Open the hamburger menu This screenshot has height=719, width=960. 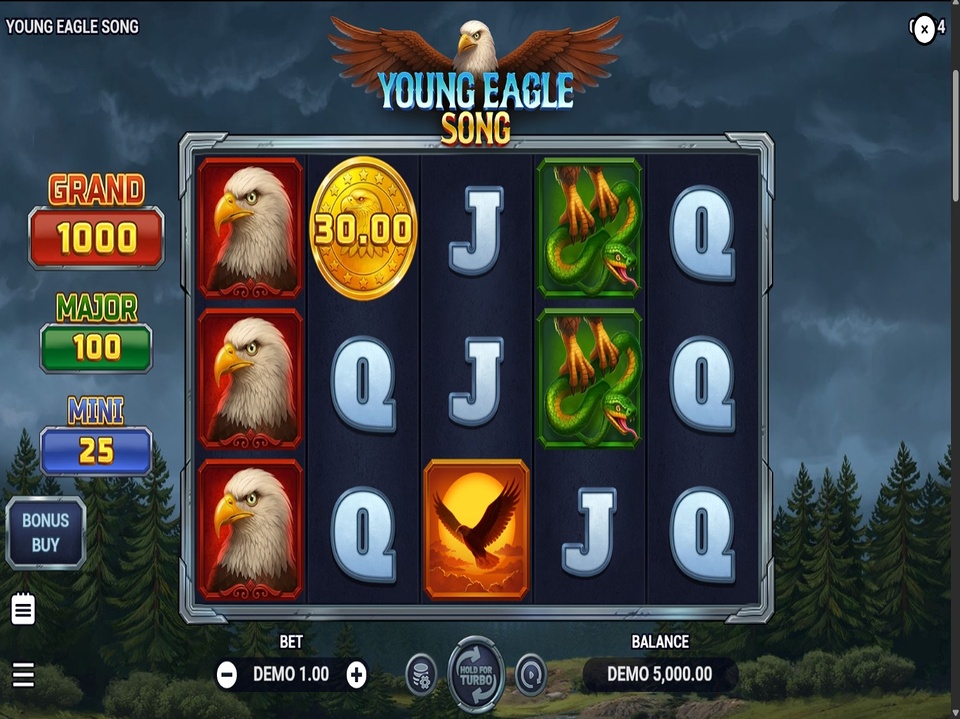[x=23, y=675]
